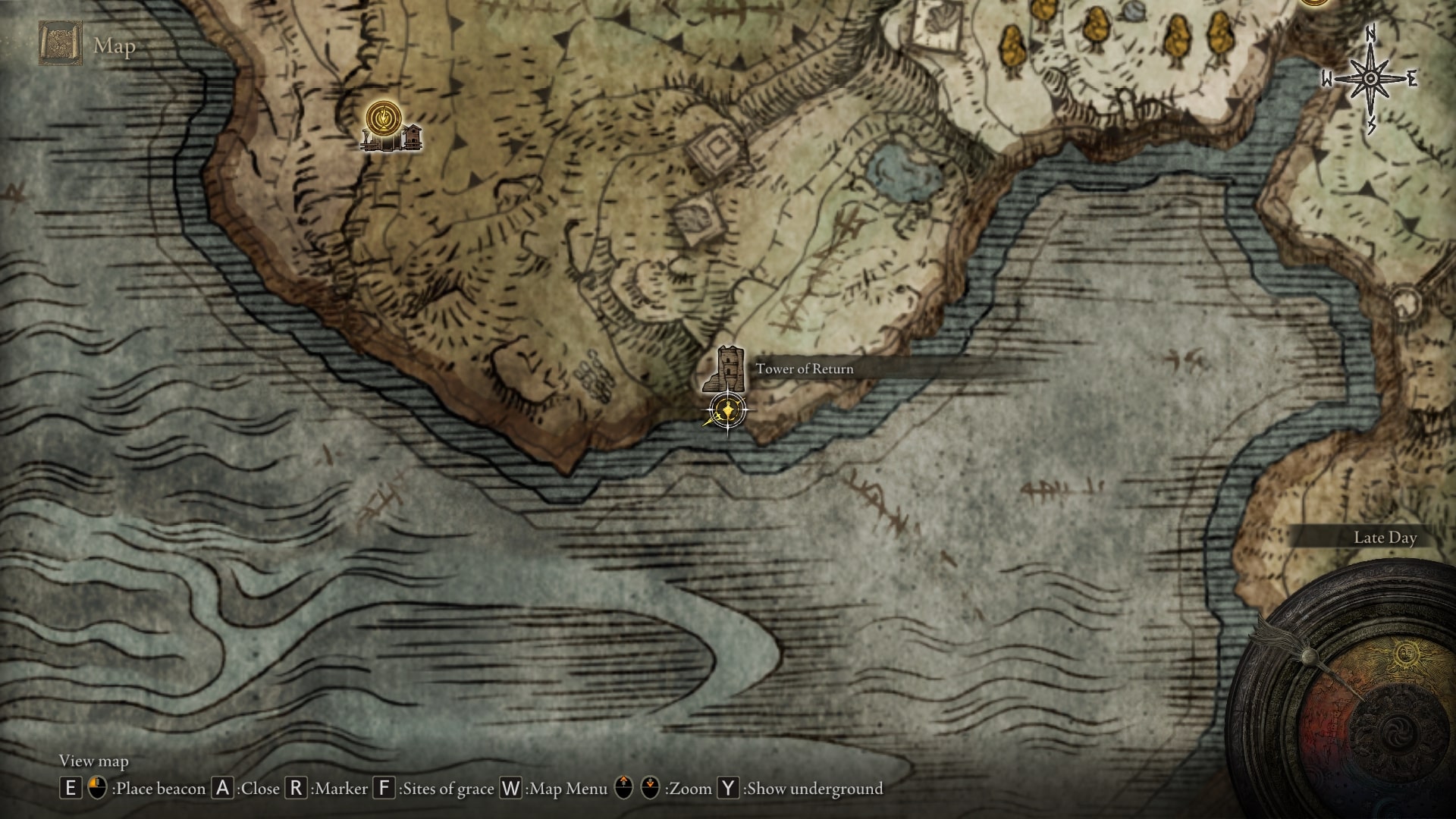Select the Tower of Return map icon
The width and height of the screenshot is (1456, 819).
click(726, 369)
